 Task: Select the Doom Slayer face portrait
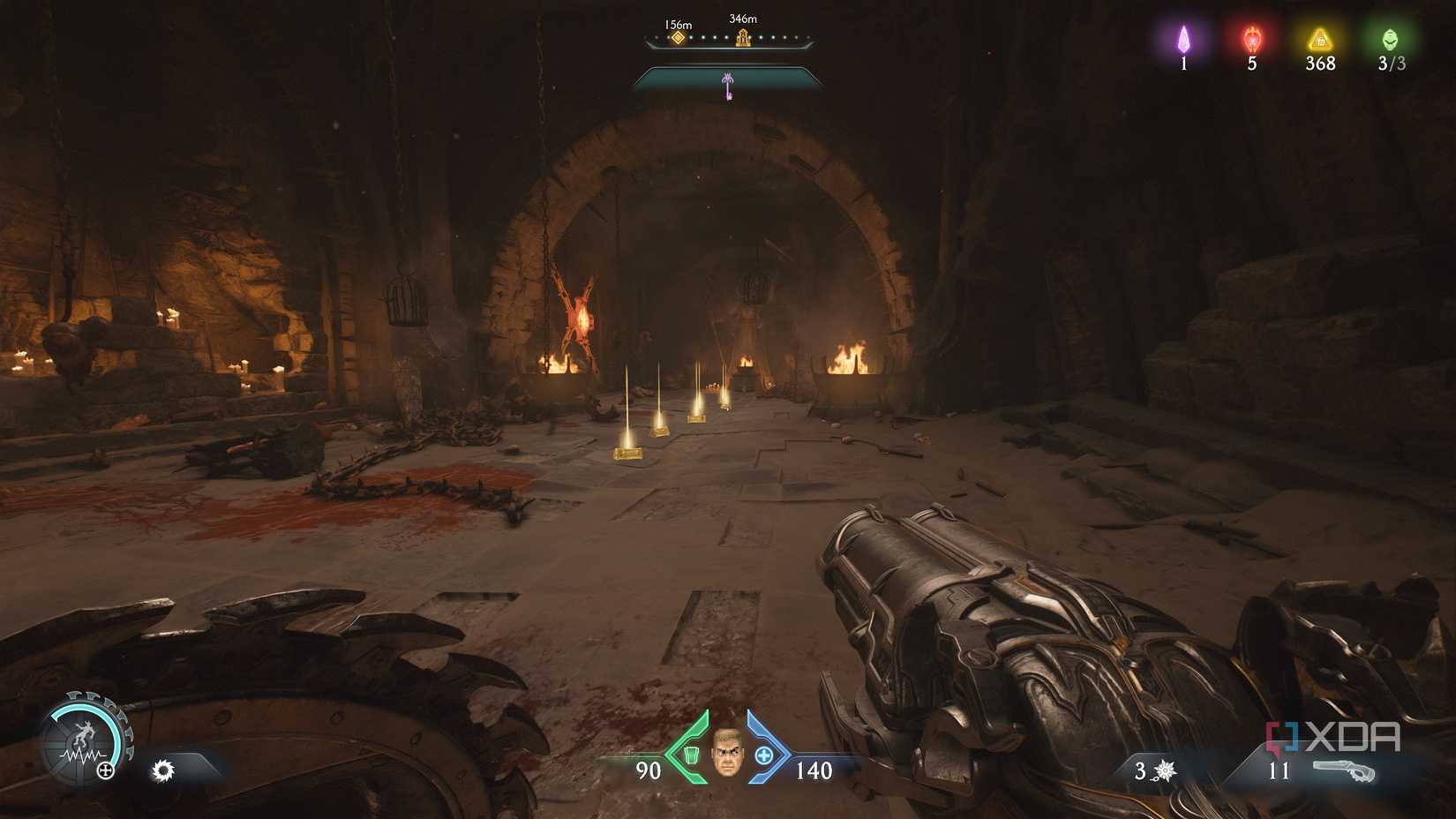[726, 754]
